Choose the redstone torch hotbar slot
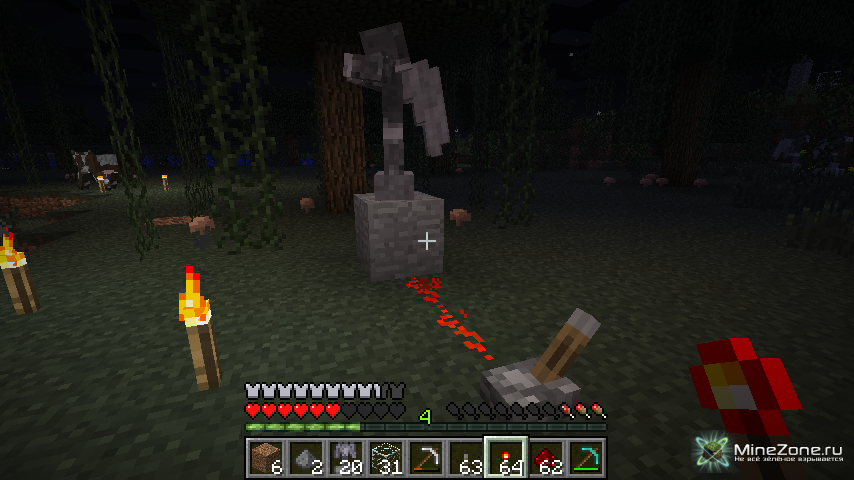The width and height of the screenshot is (854, 480). coord(506,458)
